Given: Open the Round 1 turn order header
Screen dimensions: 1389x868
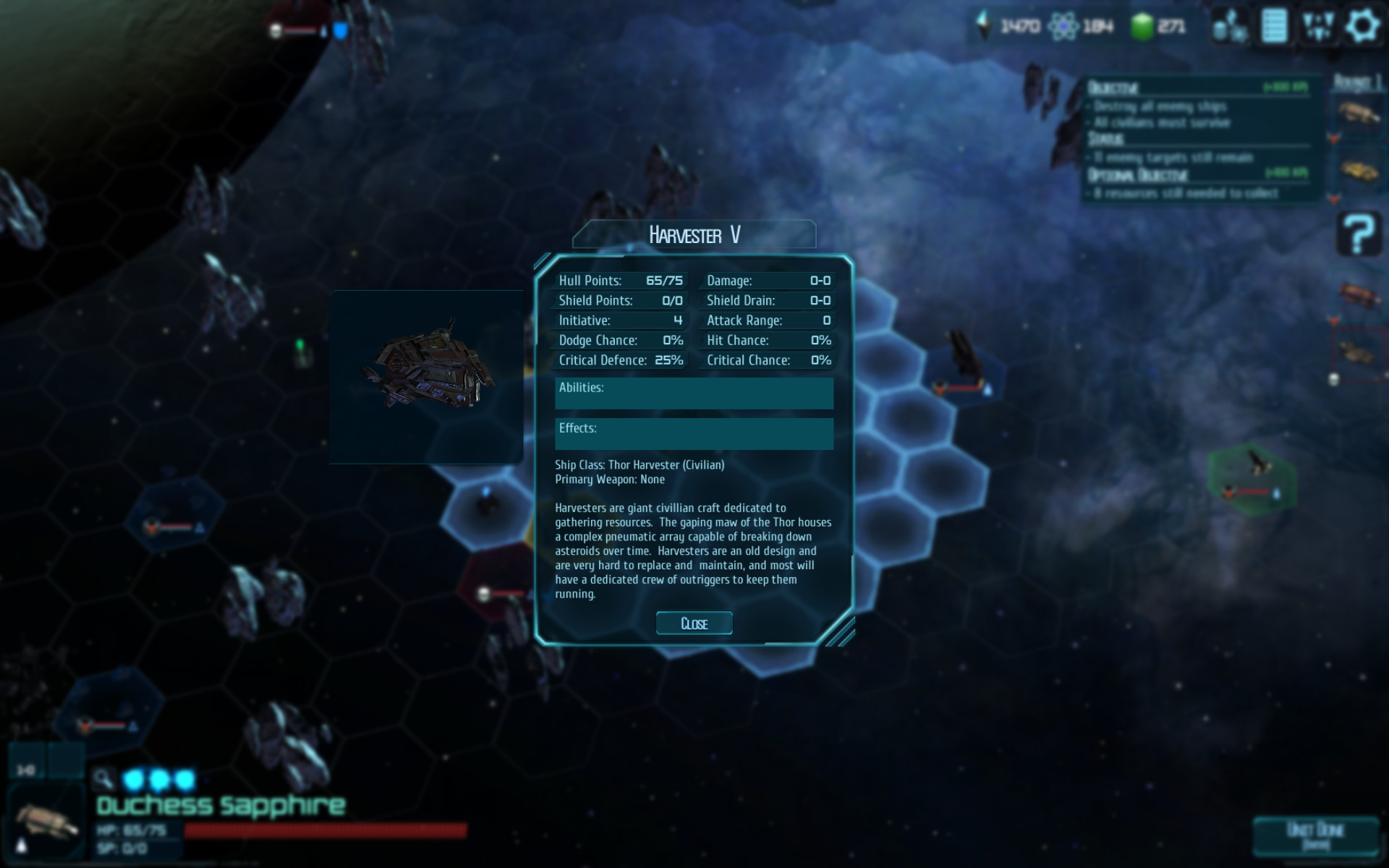Looking at the screenshot, I should (x=1358, y=82).
